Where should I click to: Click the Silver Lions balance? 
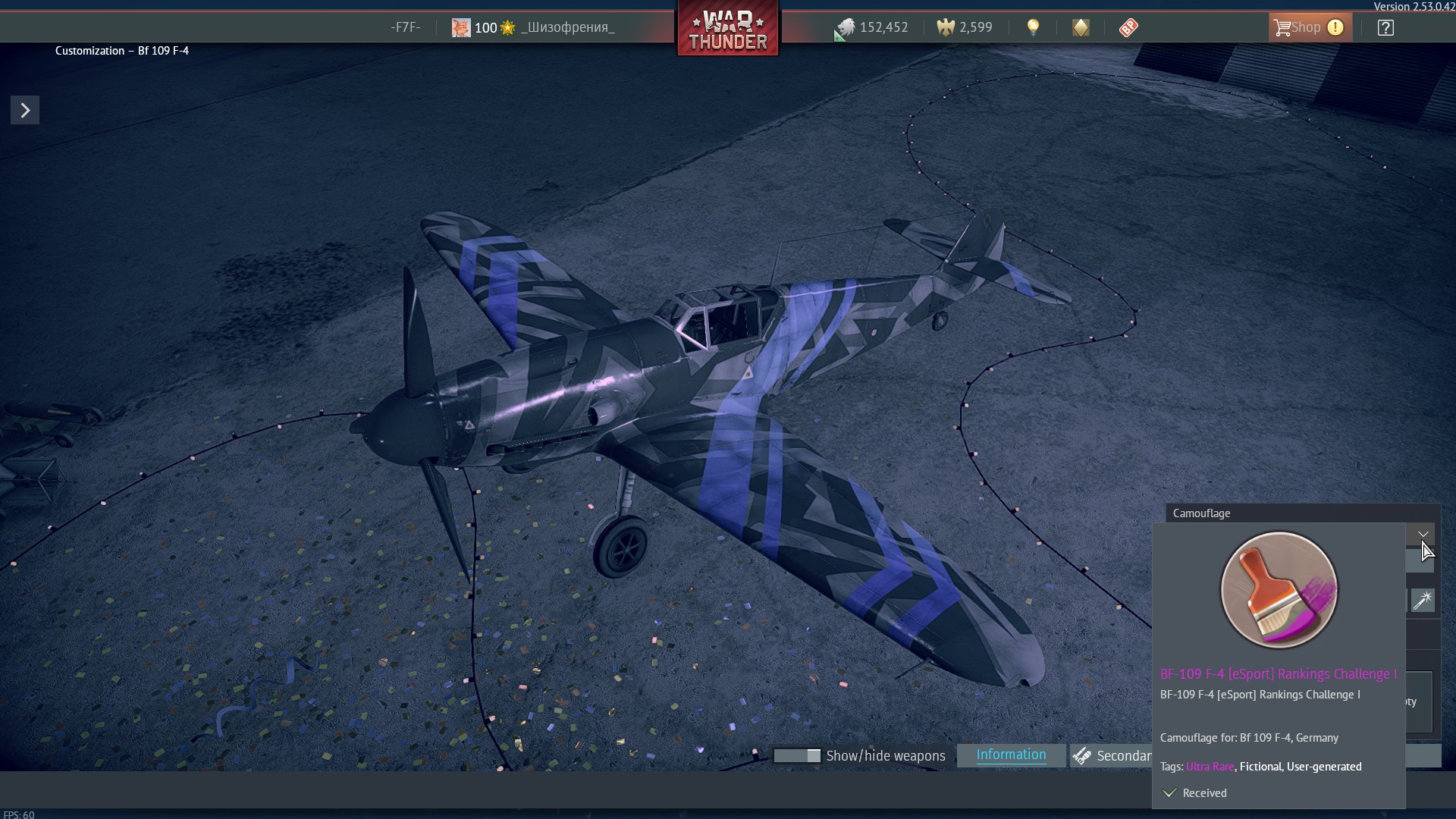(871, 28)
